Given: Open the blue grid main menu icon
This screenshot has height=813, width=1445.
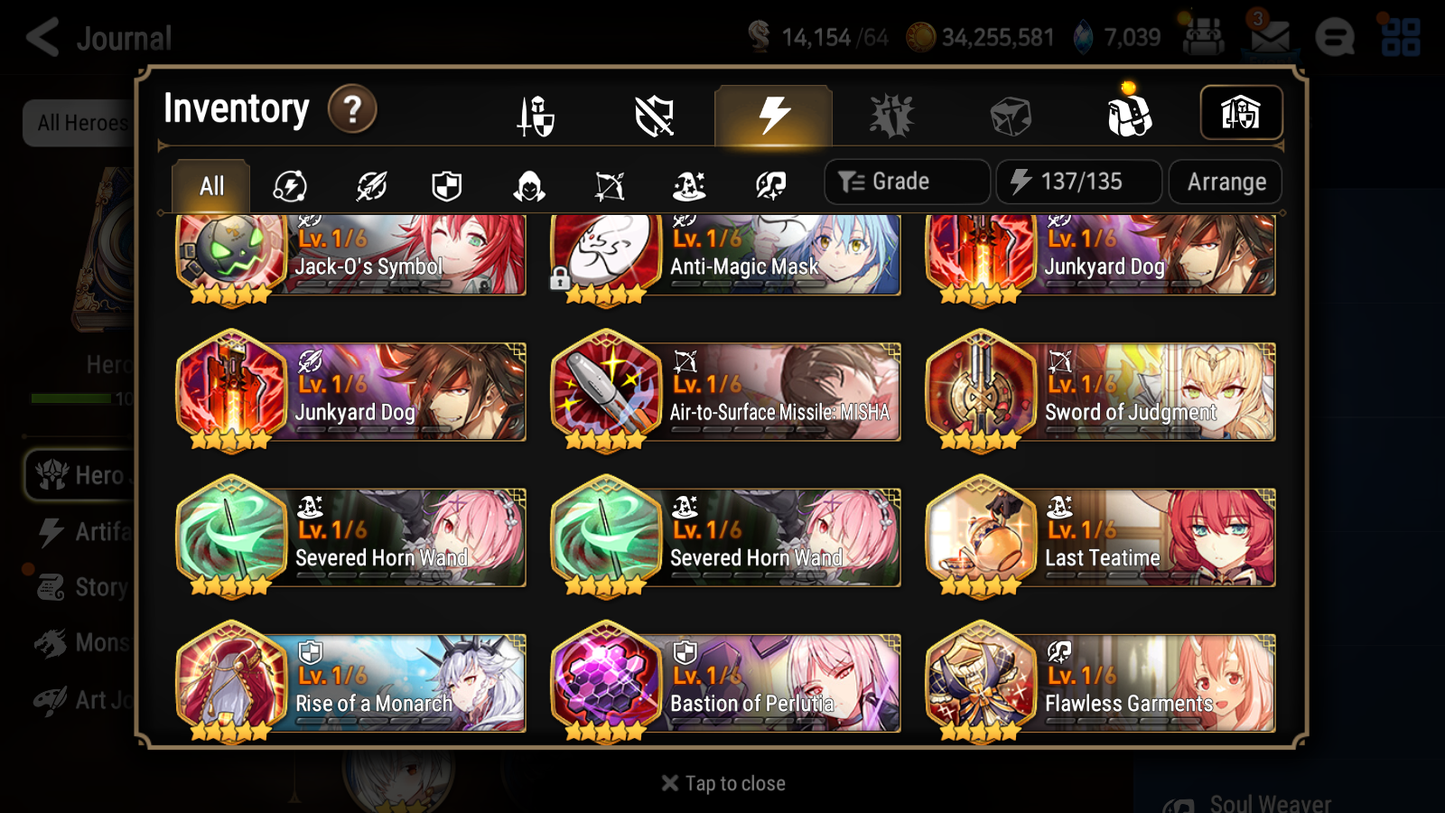Looking at the screenshot, I should pyautogui.click(x=1402, y=37).
